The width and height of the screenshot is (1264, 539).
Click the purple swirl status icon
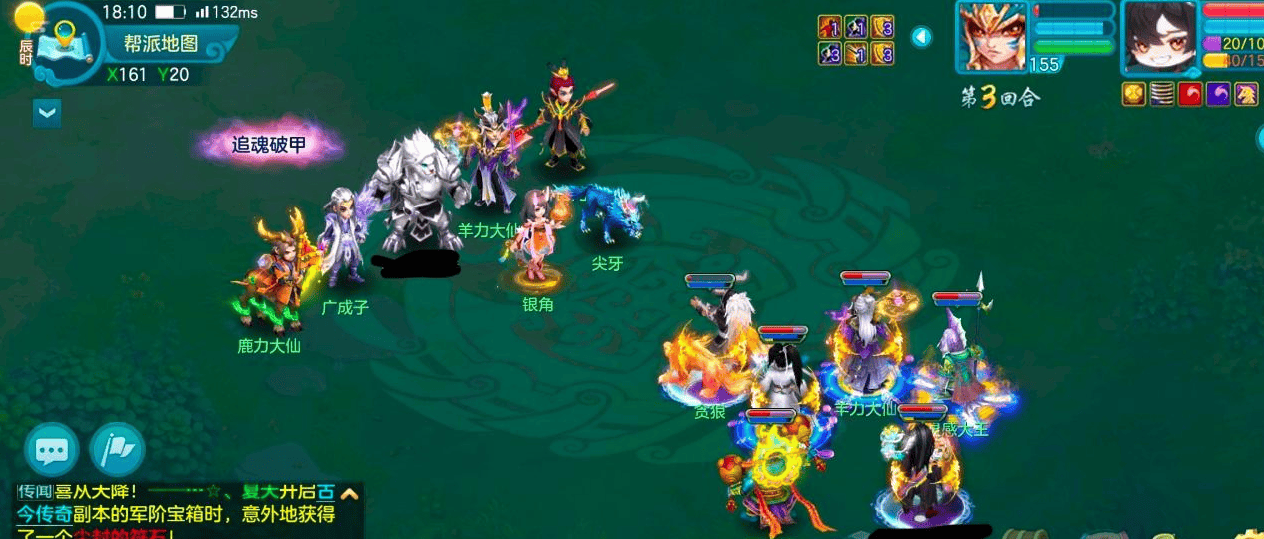(x=1219, y=94)
